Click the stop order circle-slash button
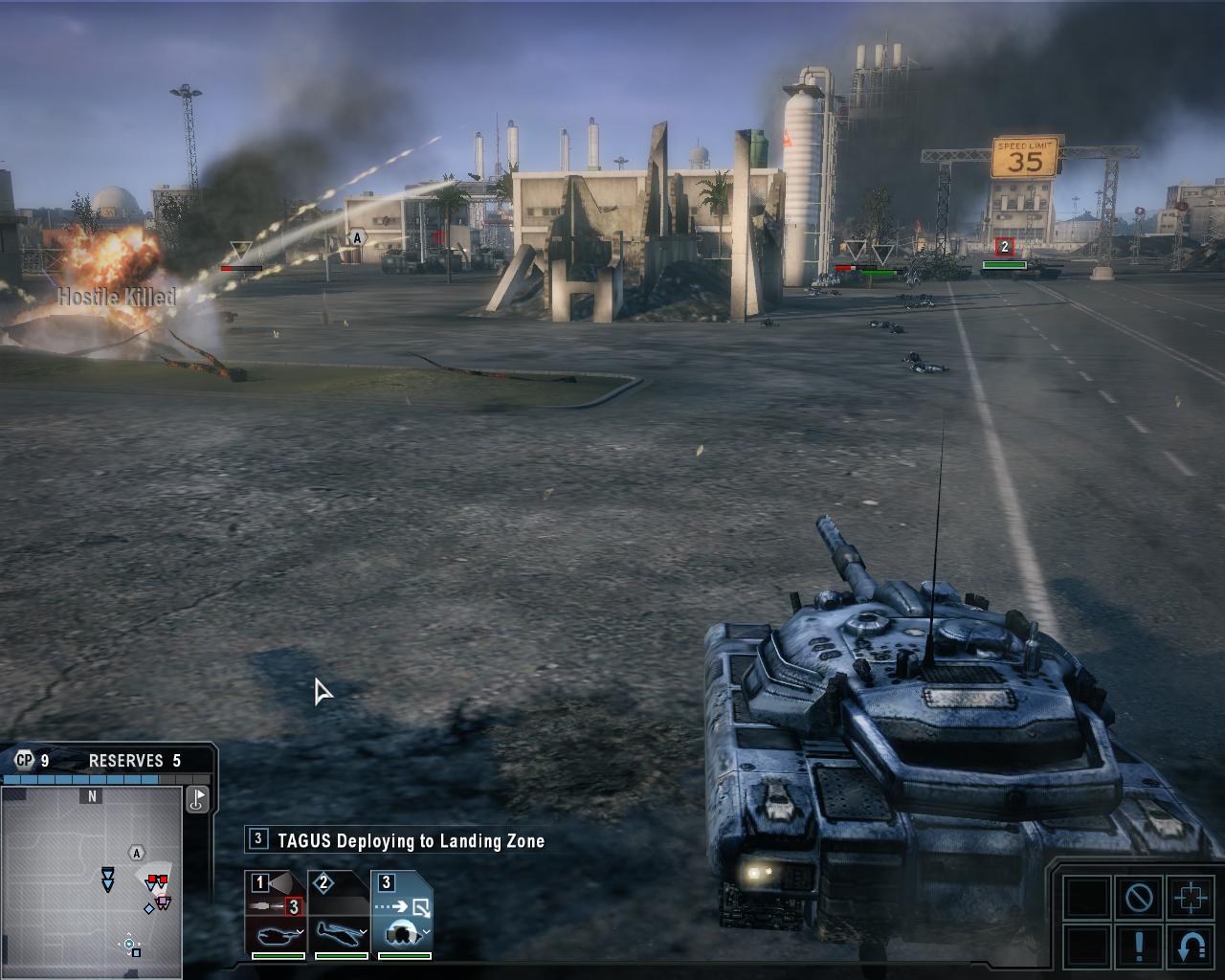The width and height of the screenshot is (1225, 980). point(1139,898)
